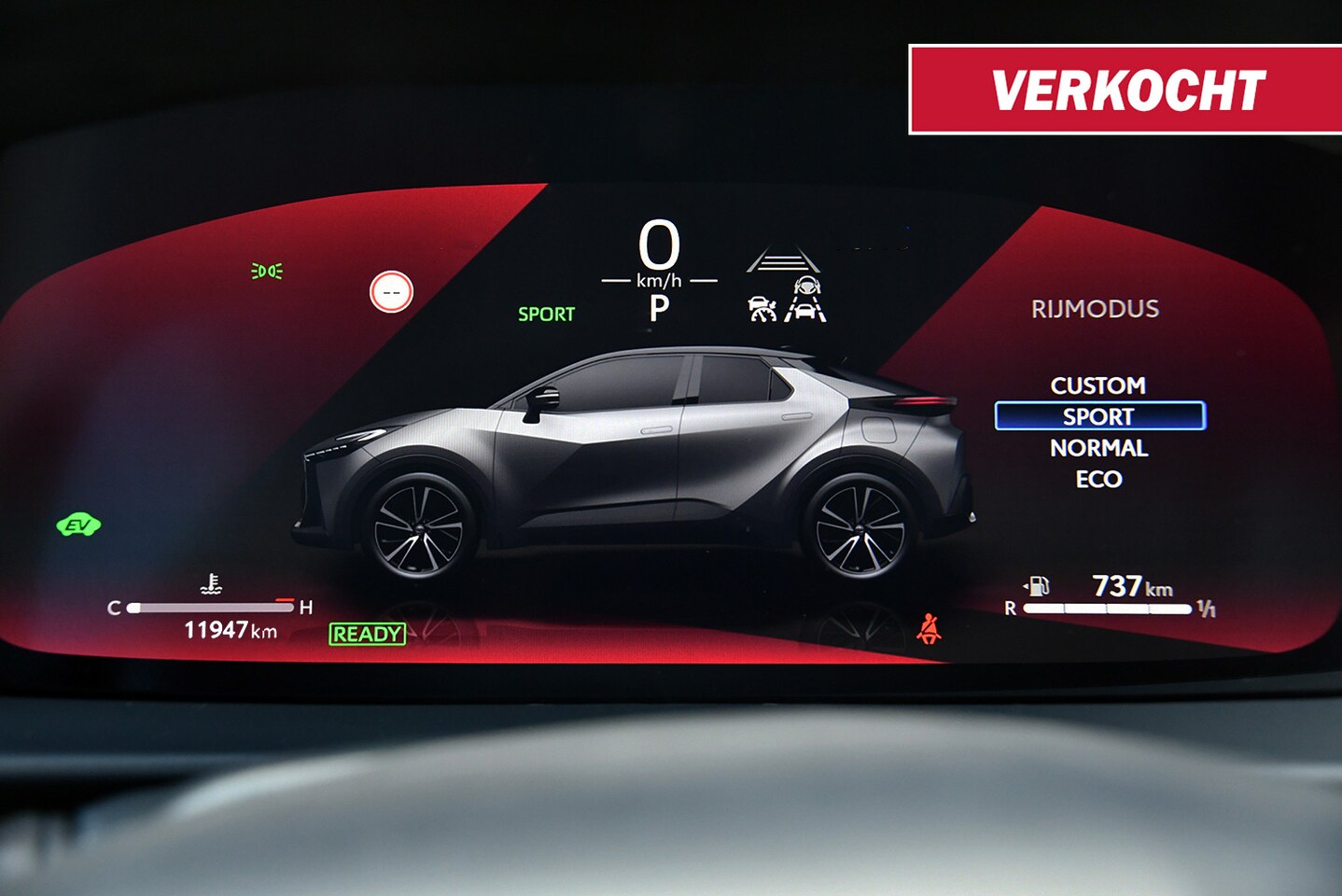Click the red seatbelt warning icon
The image size is (1342, 896).
(928, 629)
